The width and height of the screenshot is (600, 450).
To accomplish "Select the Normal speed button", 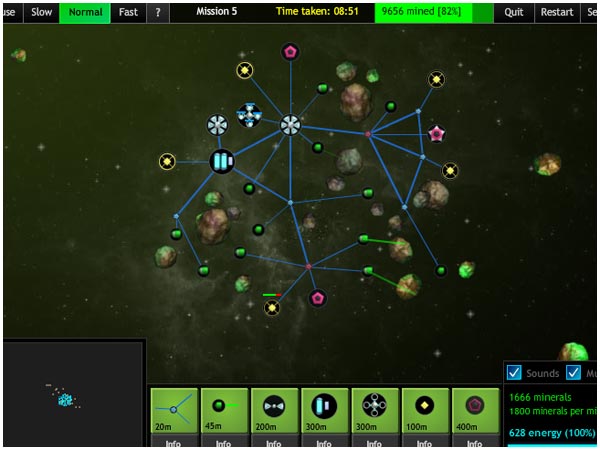I will 86,12.
